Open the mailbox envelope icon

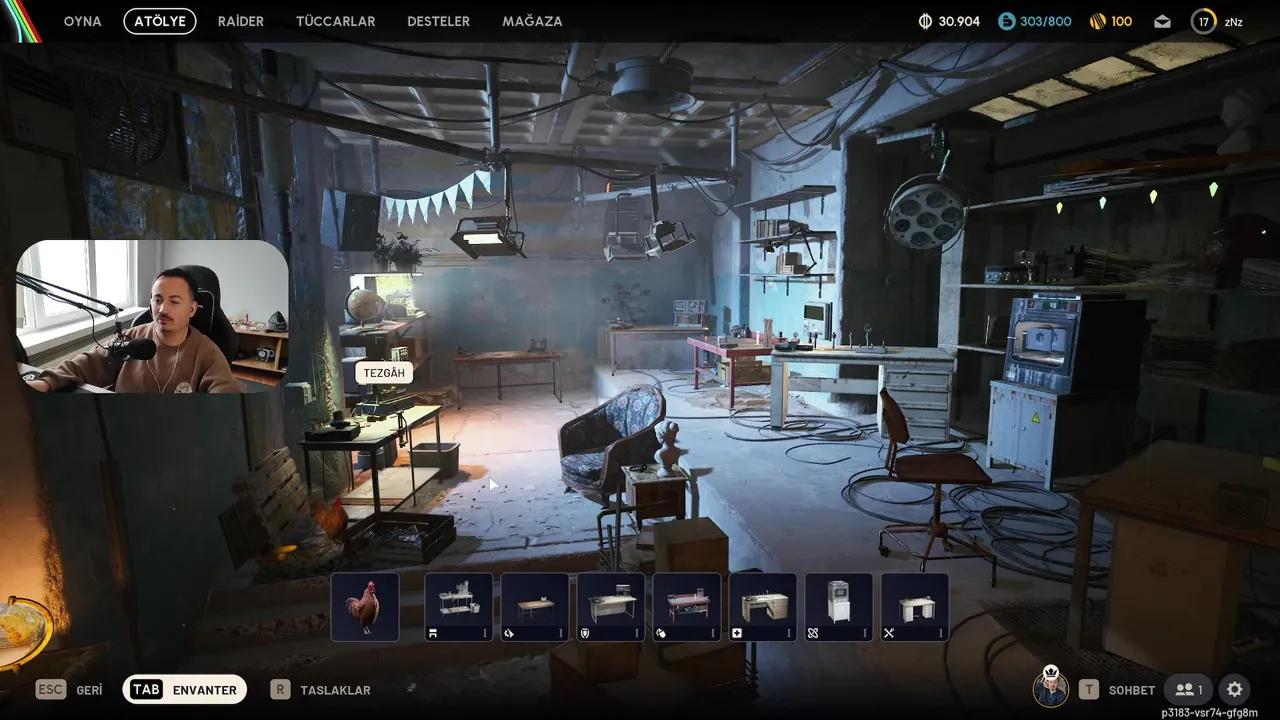click(x=1162, y=21)
